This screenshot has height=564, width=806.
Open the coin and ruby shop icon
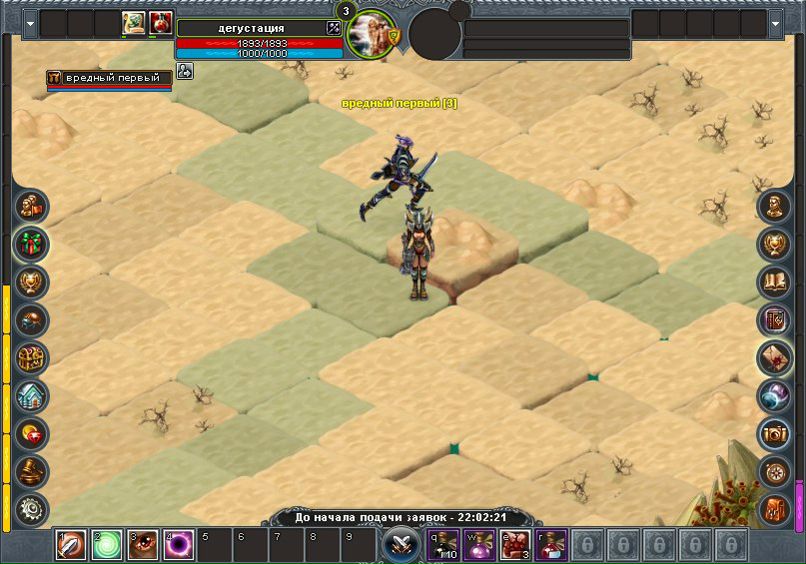point(32,433)
